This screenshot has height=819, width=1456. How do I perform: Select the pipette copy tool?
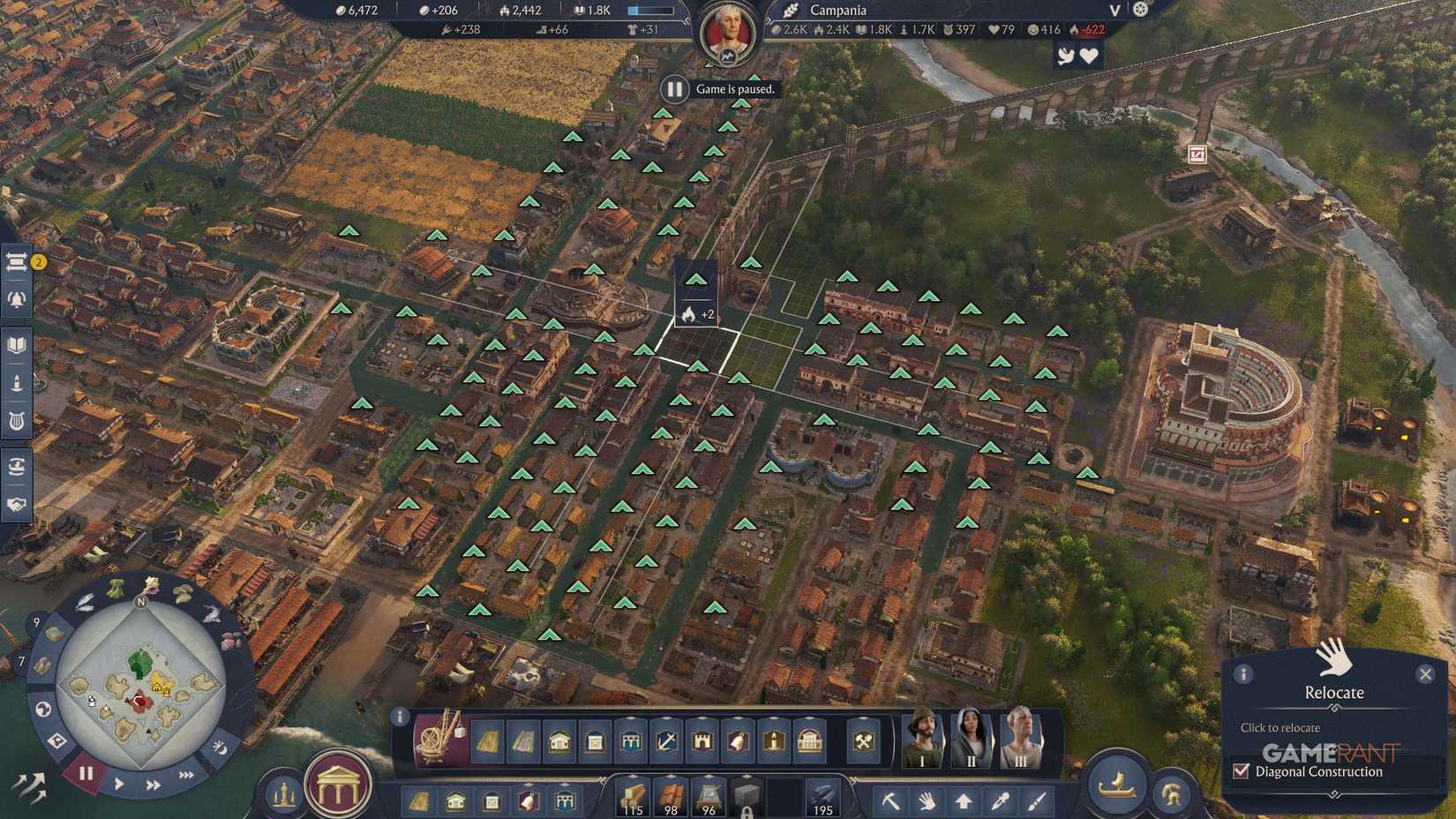[x=999, y=801]
